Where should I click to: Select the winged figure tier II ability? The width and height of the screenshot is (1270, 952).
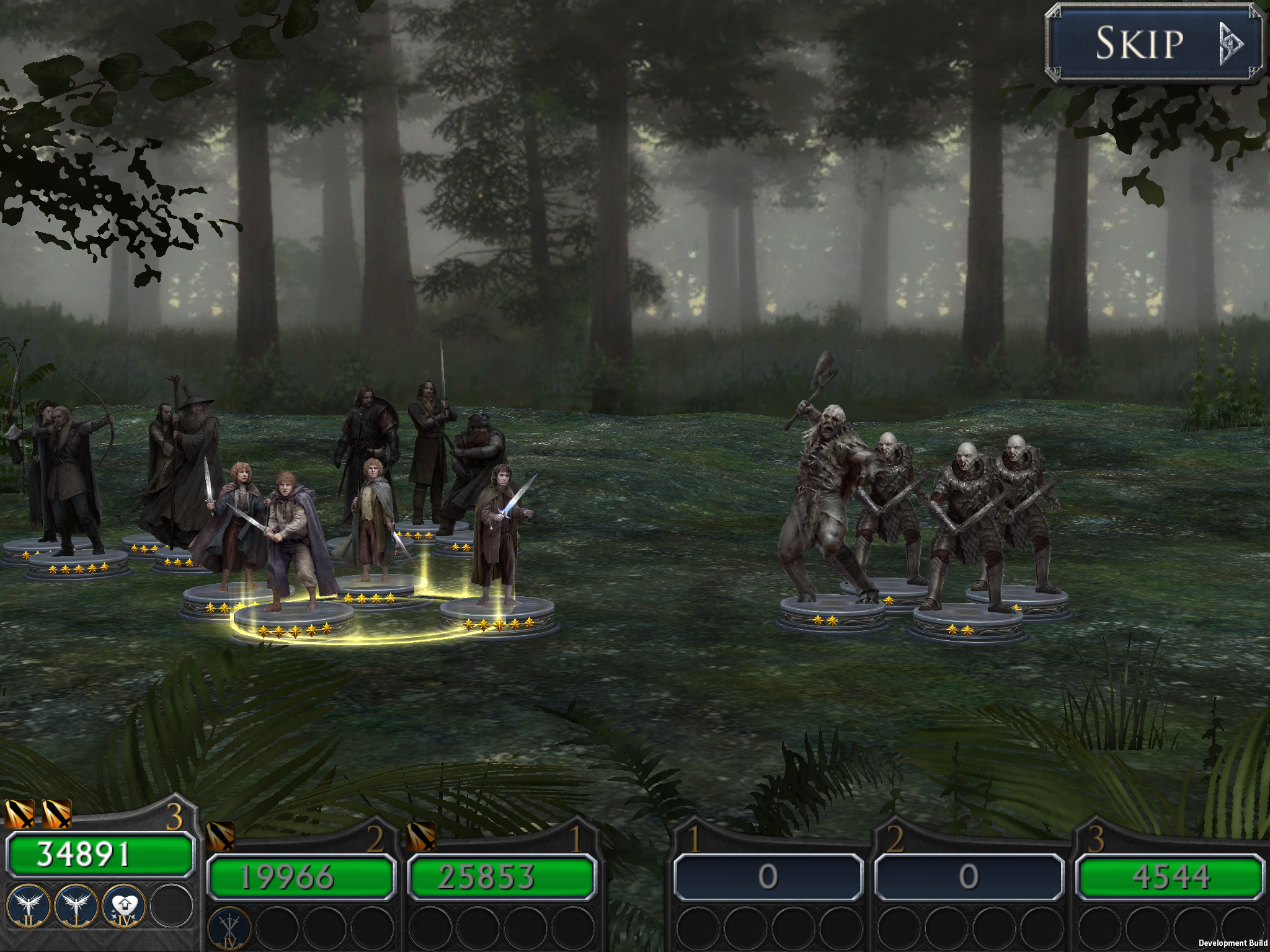(x=29, y=906)
